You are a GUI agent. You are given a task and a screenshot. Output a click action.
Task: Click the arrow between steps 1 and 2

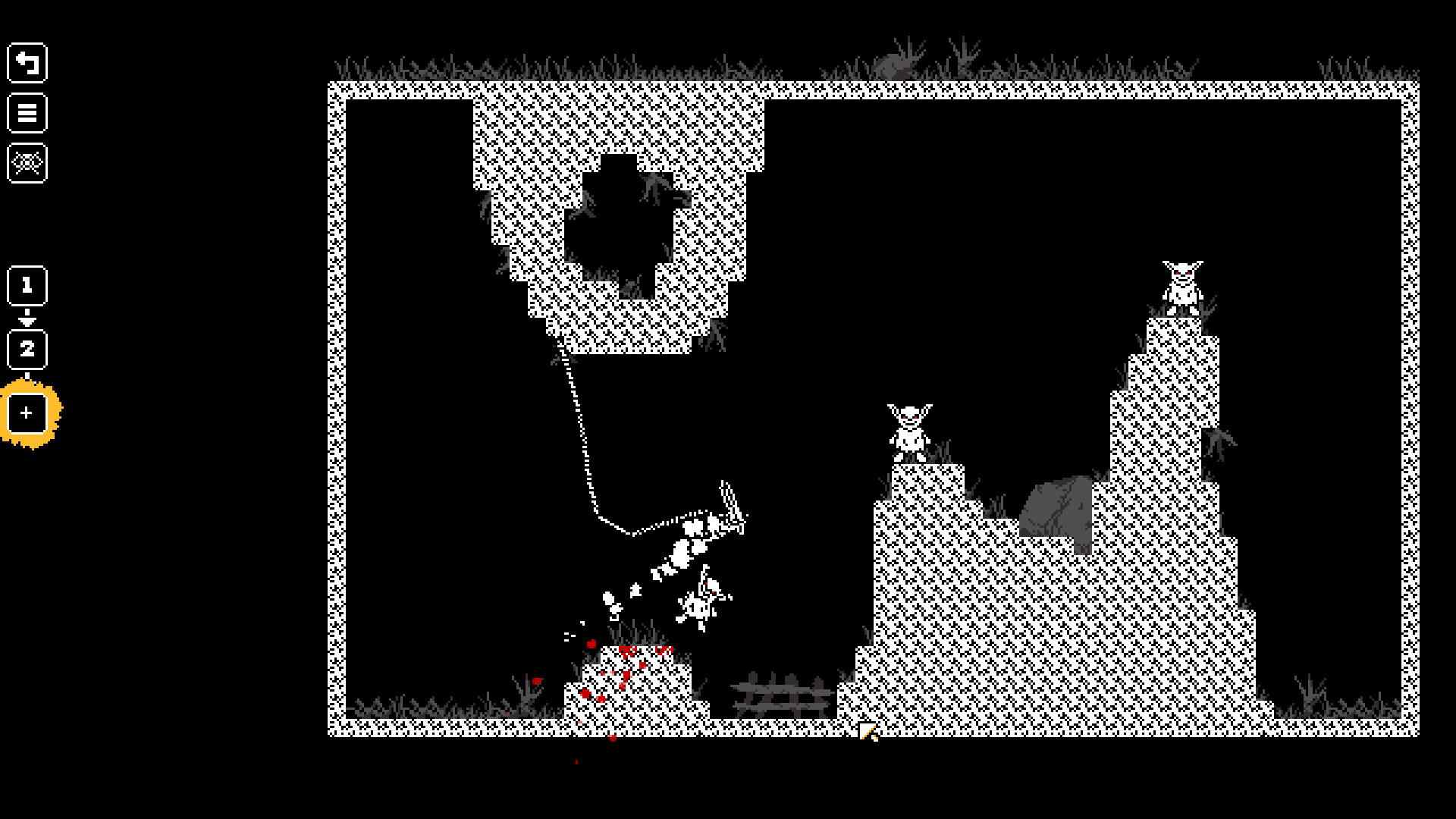pyautogui.click(x=27, y=317)
